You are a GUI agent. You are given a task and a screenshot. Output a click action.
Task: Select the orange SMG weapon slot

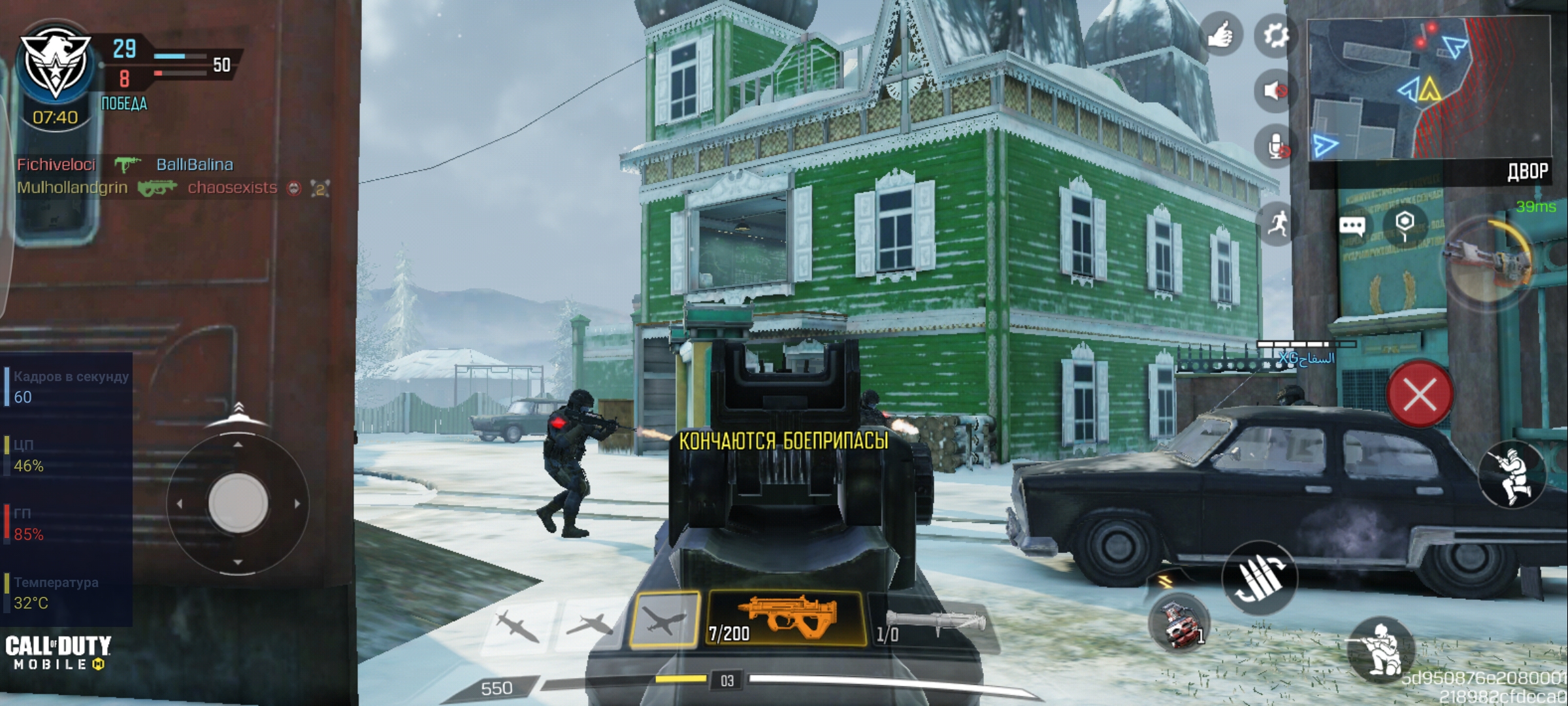point(787,618)
